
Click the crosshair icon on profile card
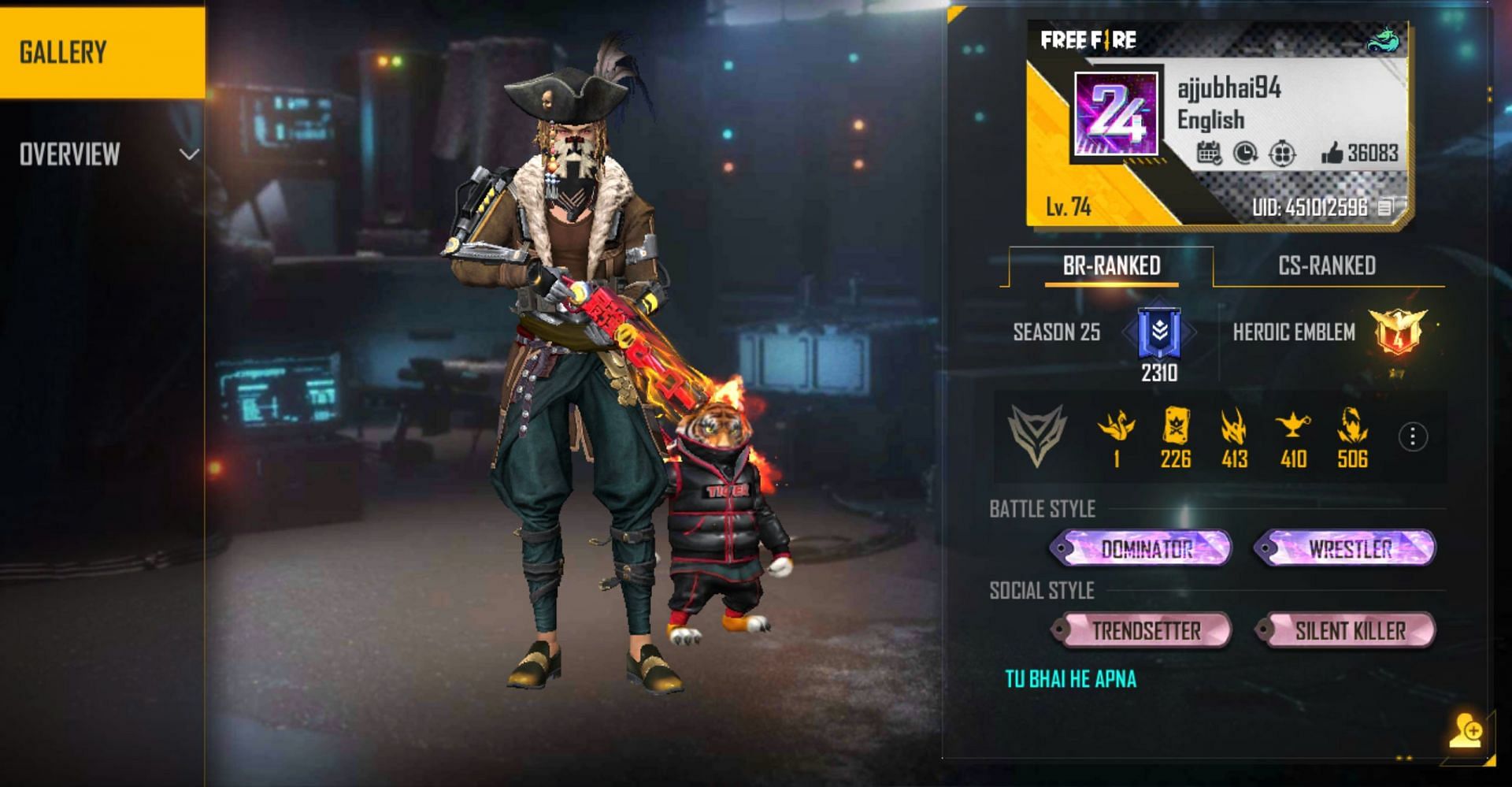pyautogui.click(x=1282, y=153)
